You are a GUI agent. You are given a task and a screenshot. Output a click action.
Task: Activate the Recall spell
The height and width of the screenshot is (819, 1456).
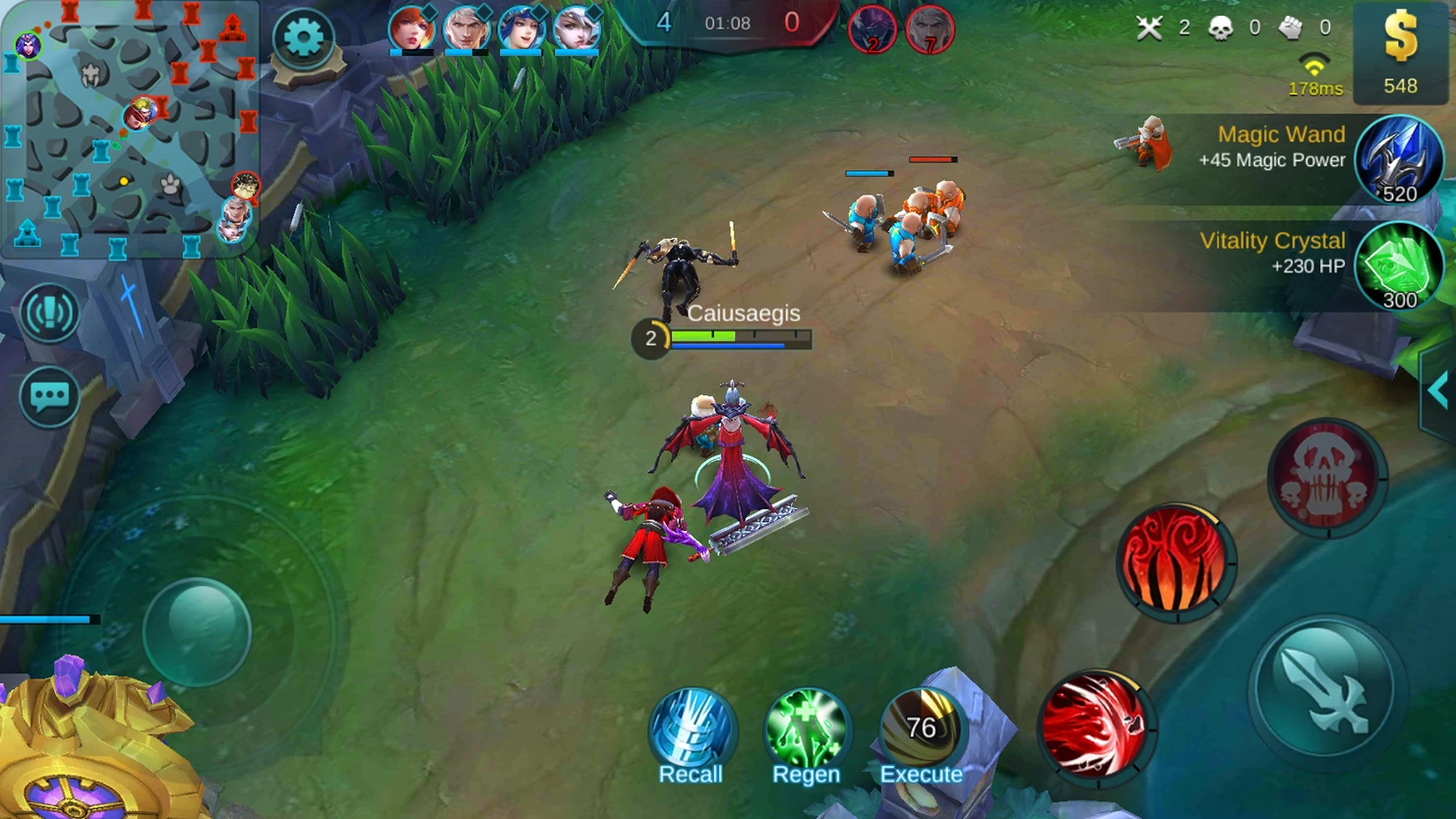[692, 732]
